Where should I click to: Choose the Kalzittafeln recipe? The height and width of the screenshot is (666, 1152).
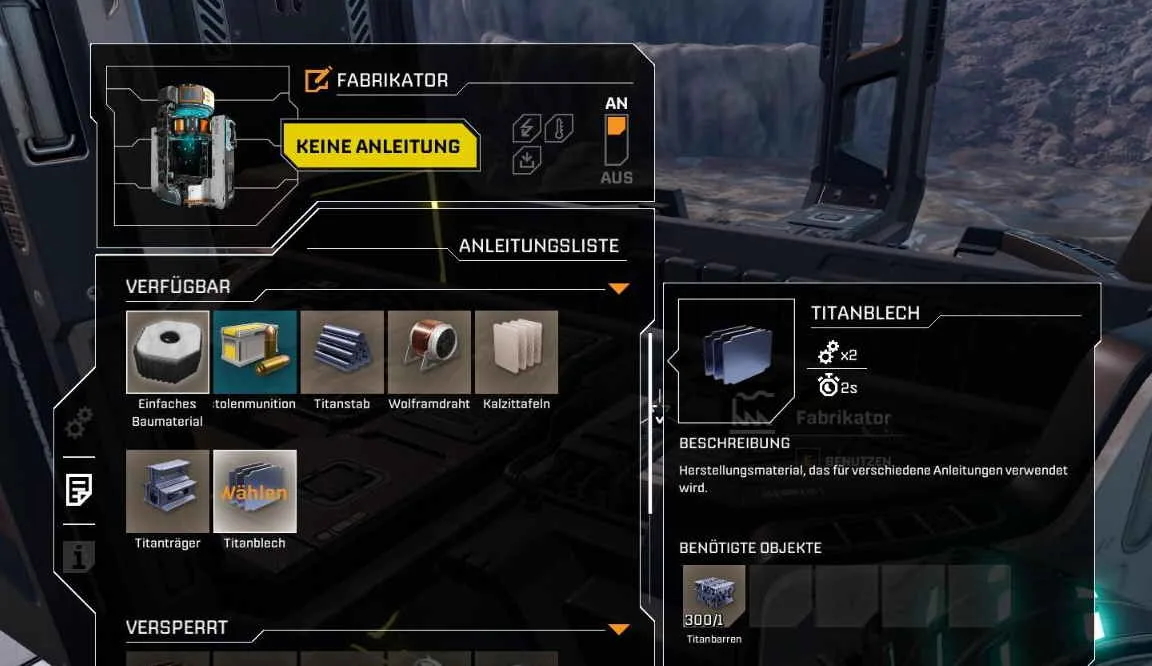pos(516,351)
